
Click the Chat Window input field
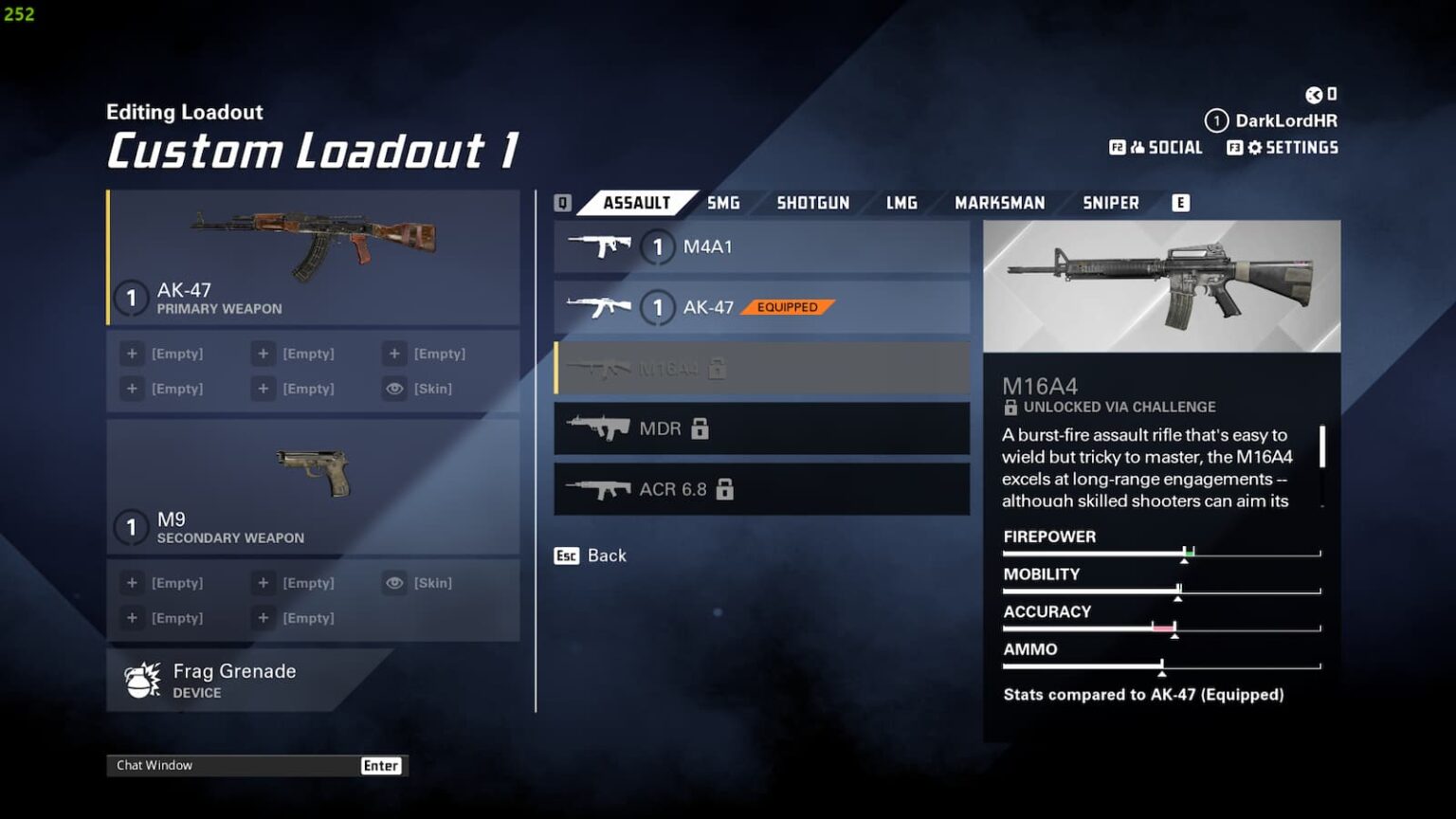(227, 765)
